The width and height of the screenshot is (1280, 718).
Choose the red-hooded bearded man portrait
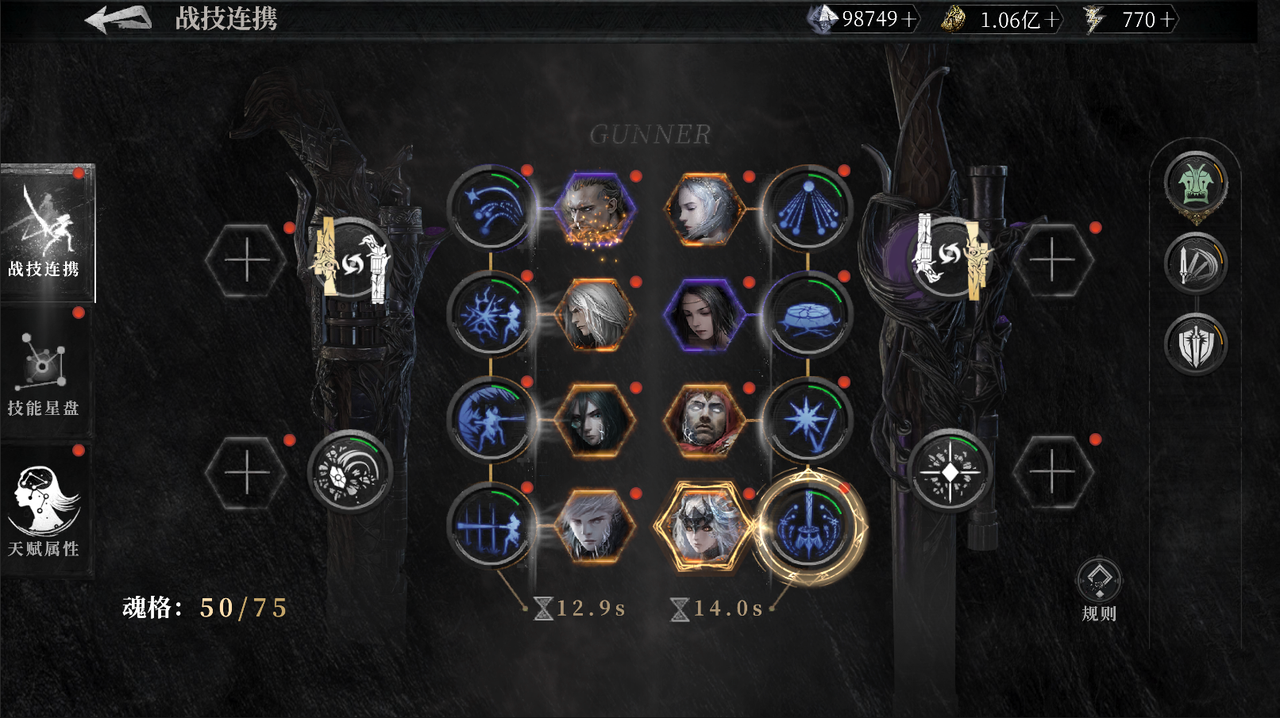point(705,420)
